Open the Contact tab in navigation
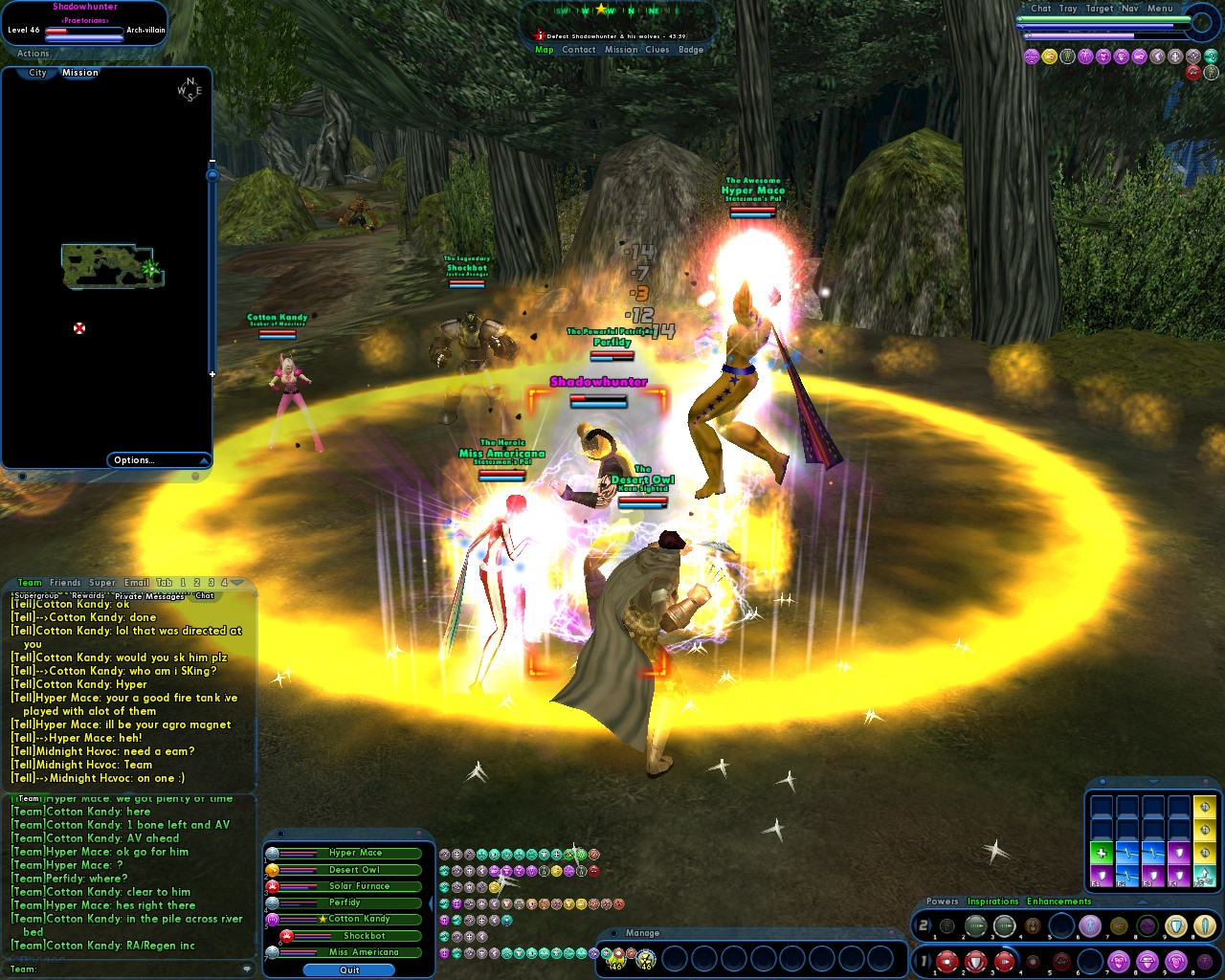Viewport: 1225px width, 980px height. [x=579, y=50]
